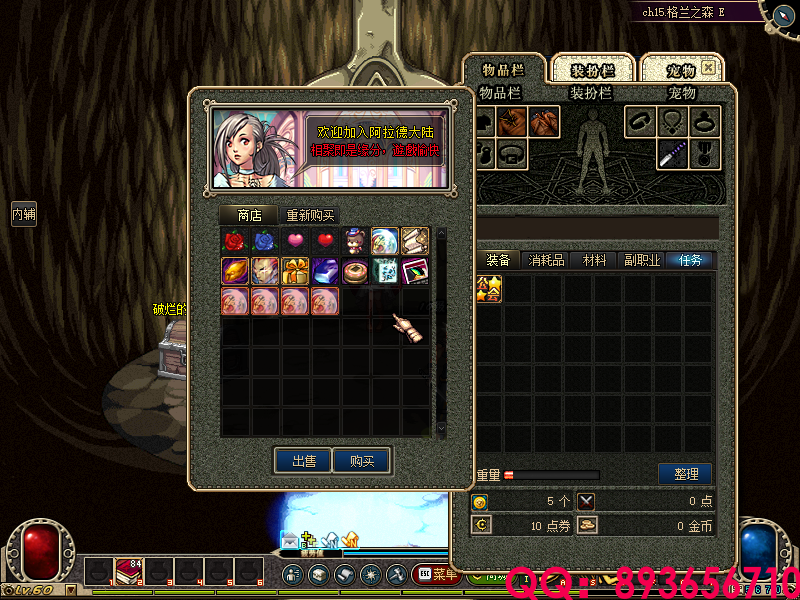Close the inventory window
Image resolution: width=800 pixels, height=600 pixels.
click(708, 68)
